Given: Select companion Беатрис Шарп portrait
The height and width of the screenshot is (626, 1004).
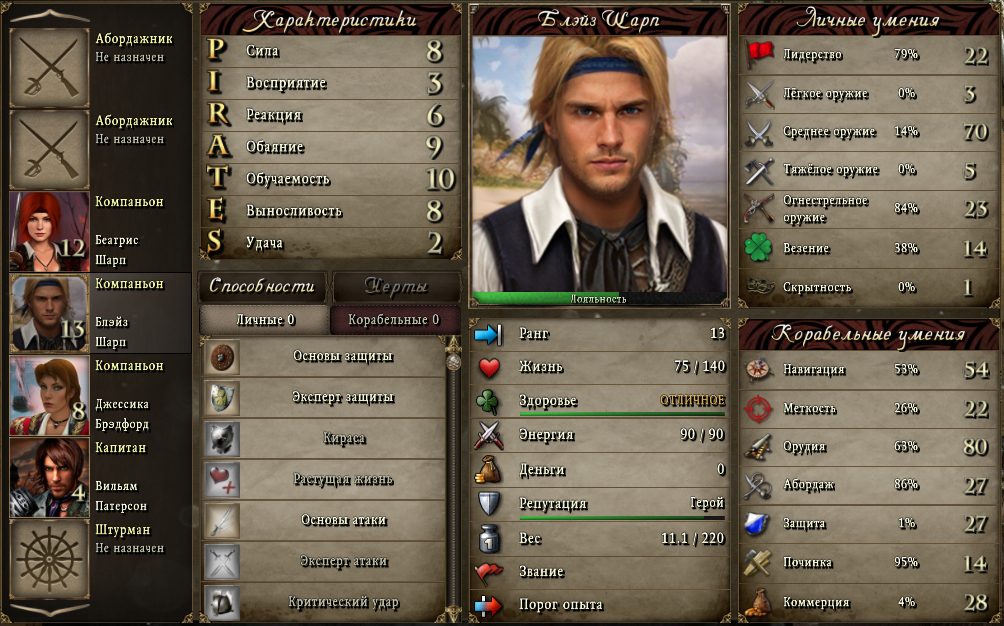Looking at the screenshot, I should pyautogui.click(x=49, y=231).
